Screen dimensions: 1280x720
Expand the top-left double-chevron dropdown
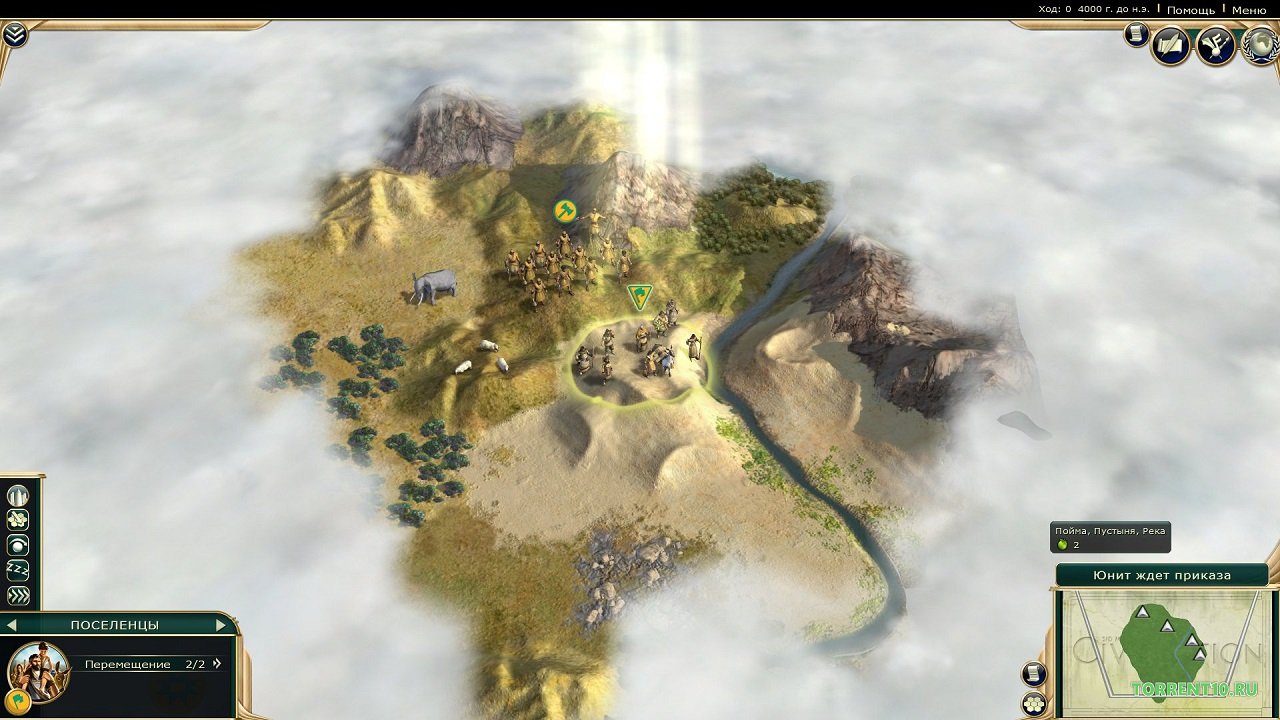14,35
